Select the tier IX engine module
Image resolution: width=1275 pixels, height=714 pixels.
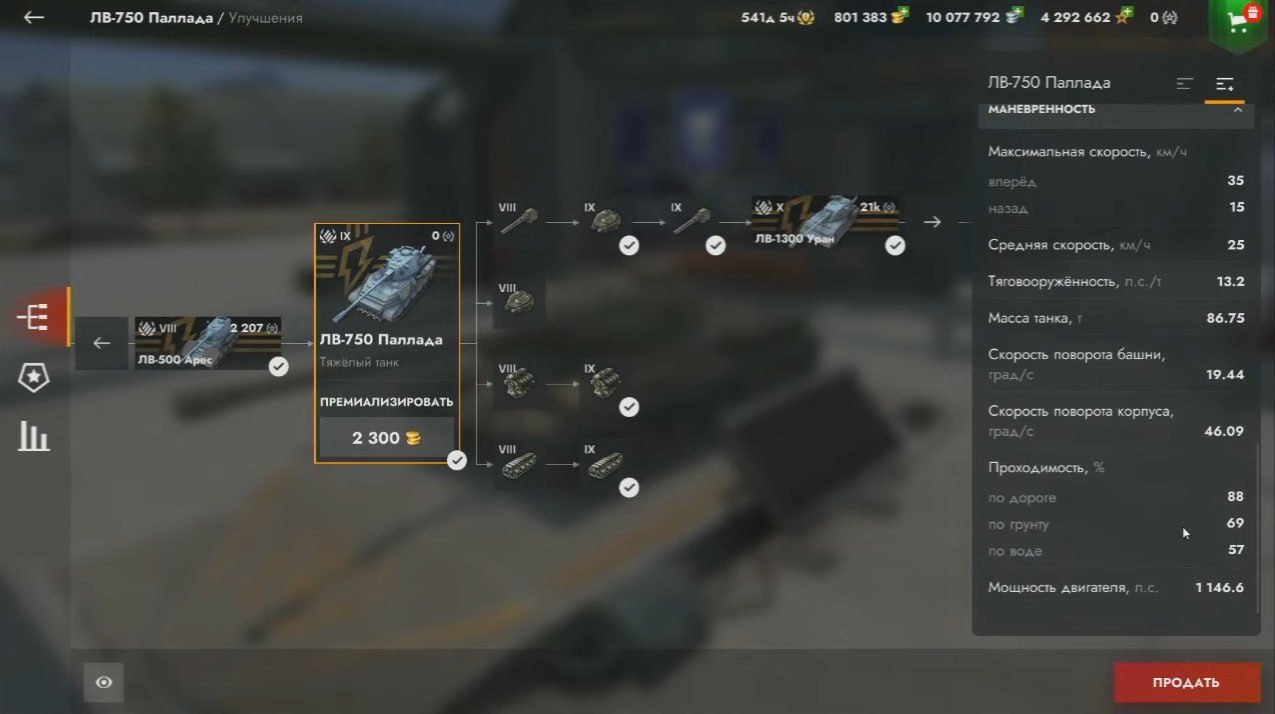(605, 383)
